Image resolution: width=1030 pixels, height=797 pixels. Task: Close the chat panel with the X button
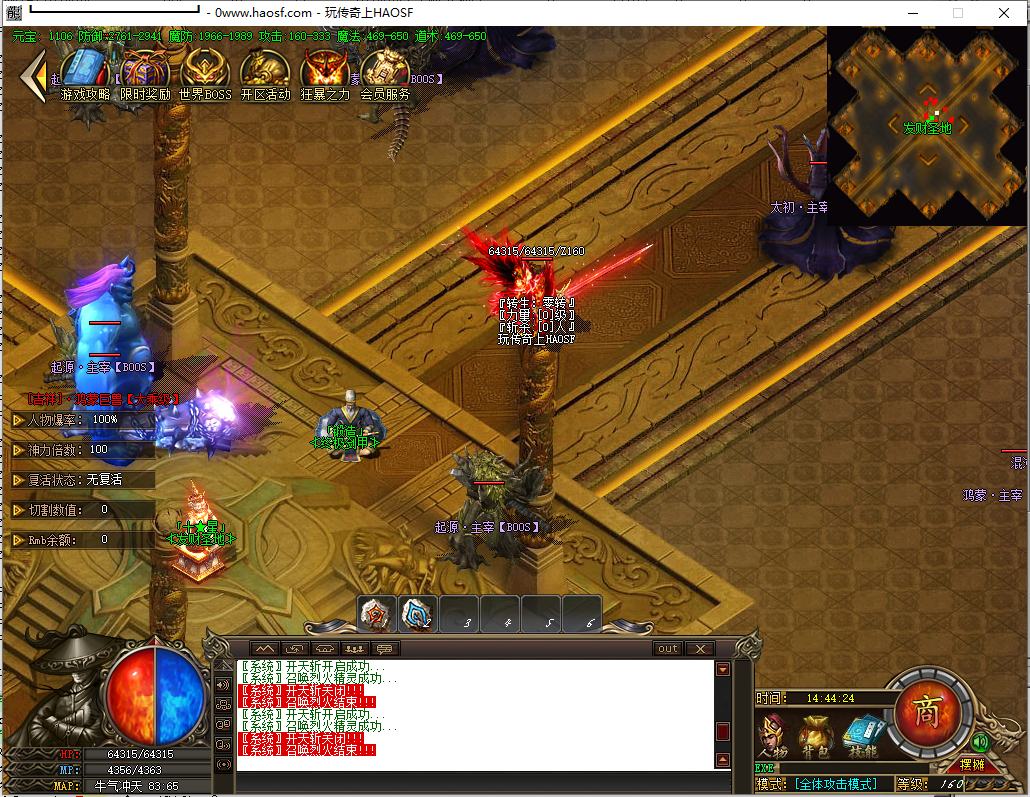[x=699, y=649]
